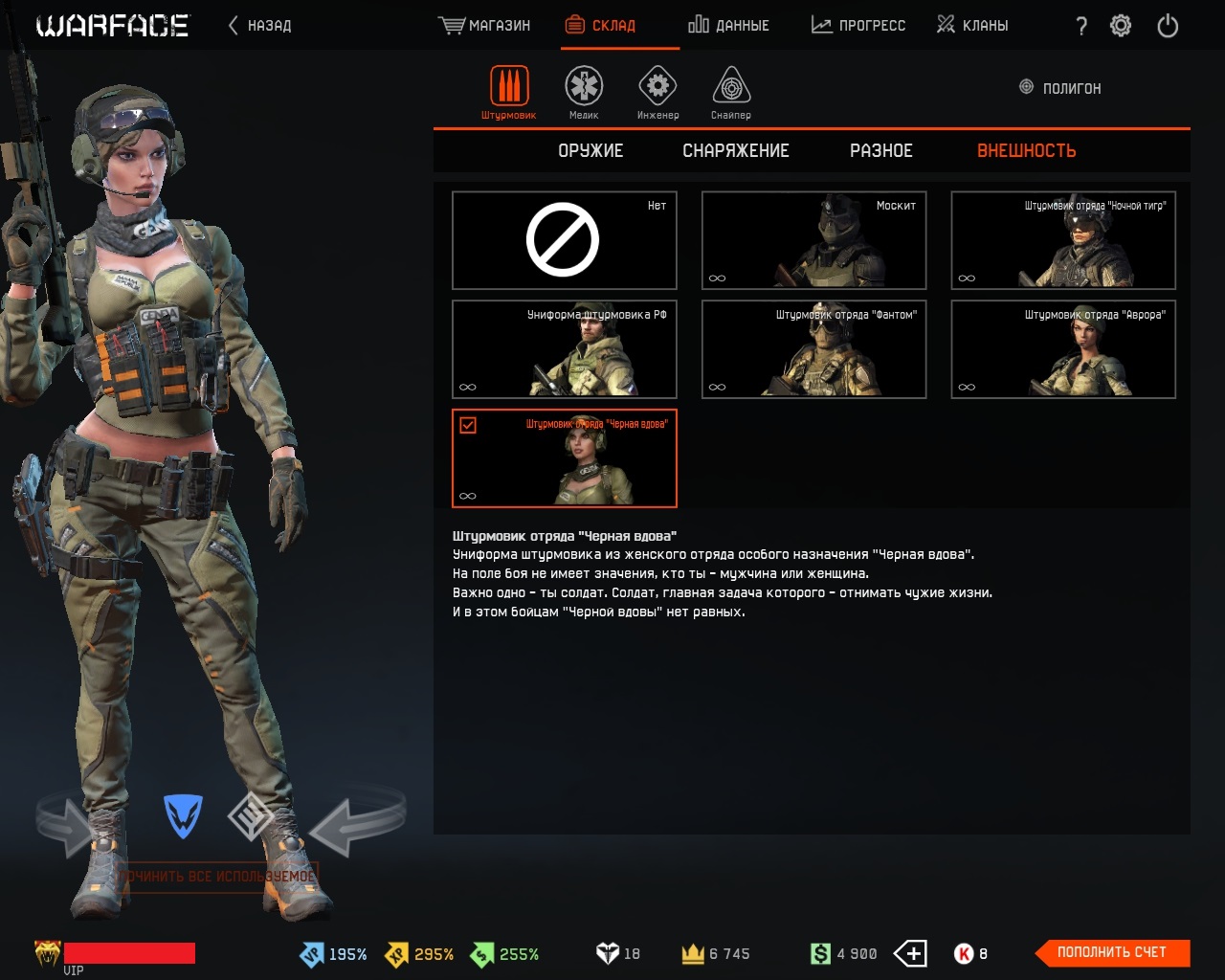Pick the Фантом squad skin
Screen dimensions: 1225x980
coord(813,349)
